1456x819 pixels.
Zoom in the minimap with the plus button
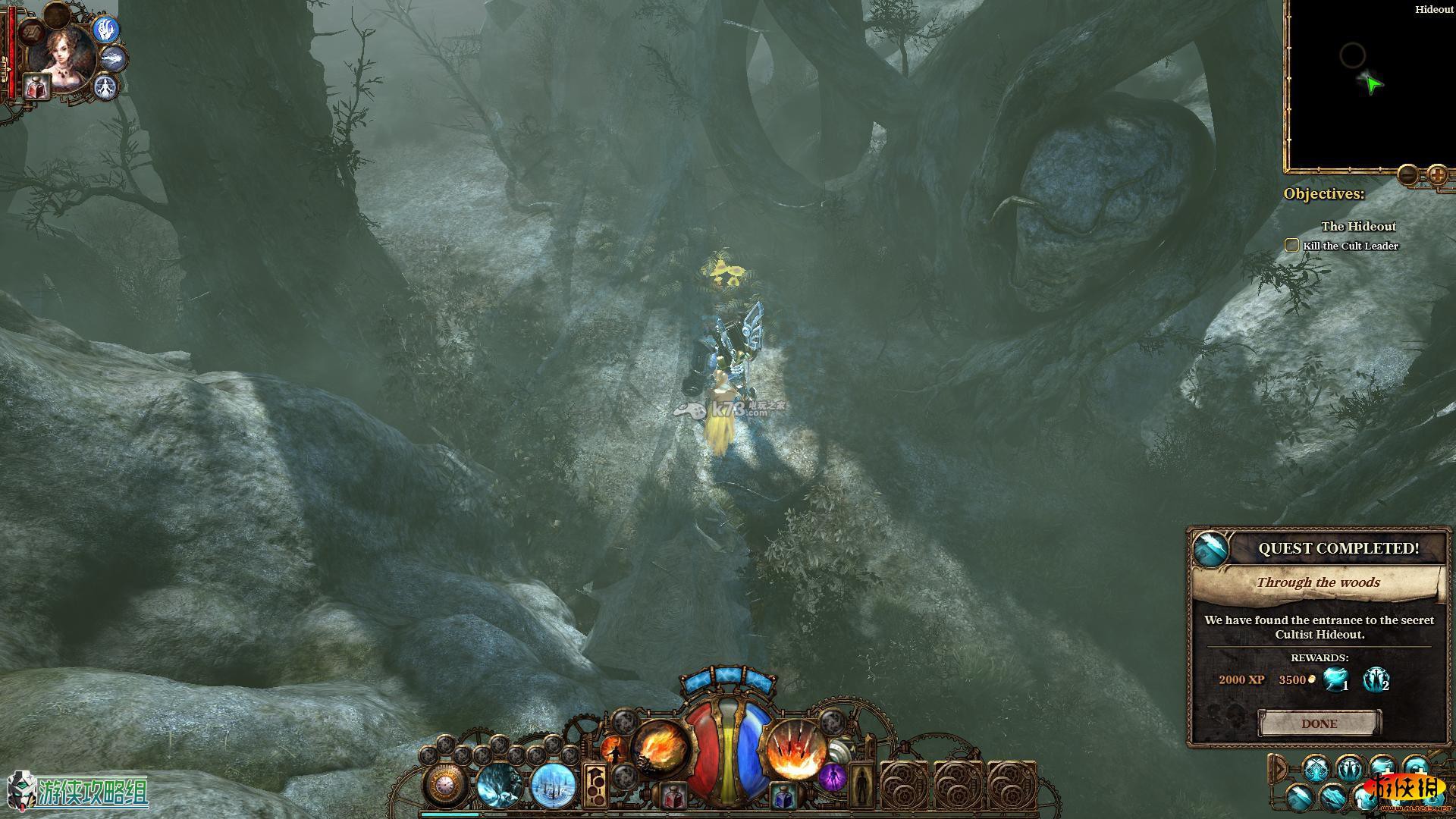(1437, 176)
